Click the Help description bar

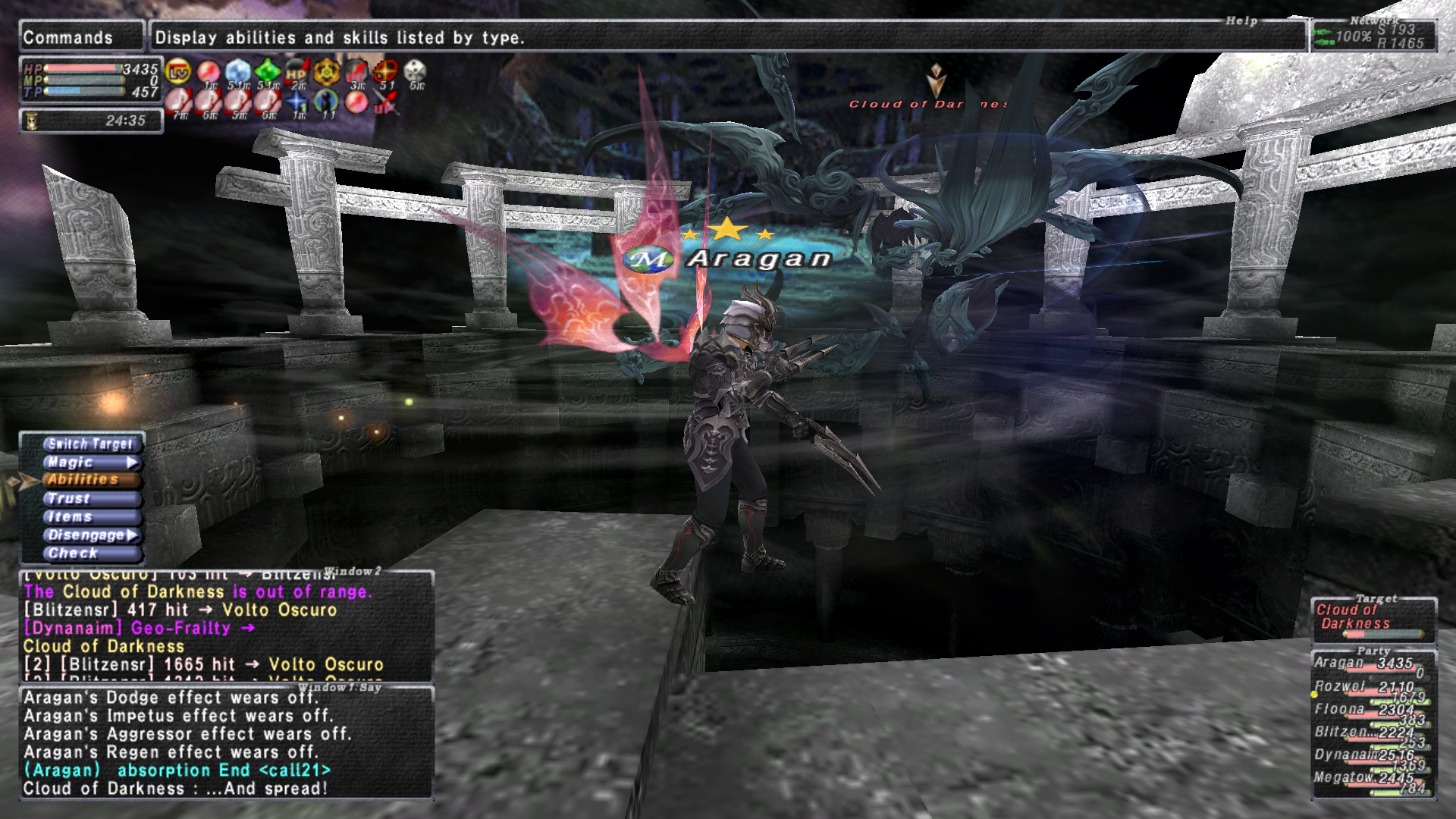tap(728, 37)
